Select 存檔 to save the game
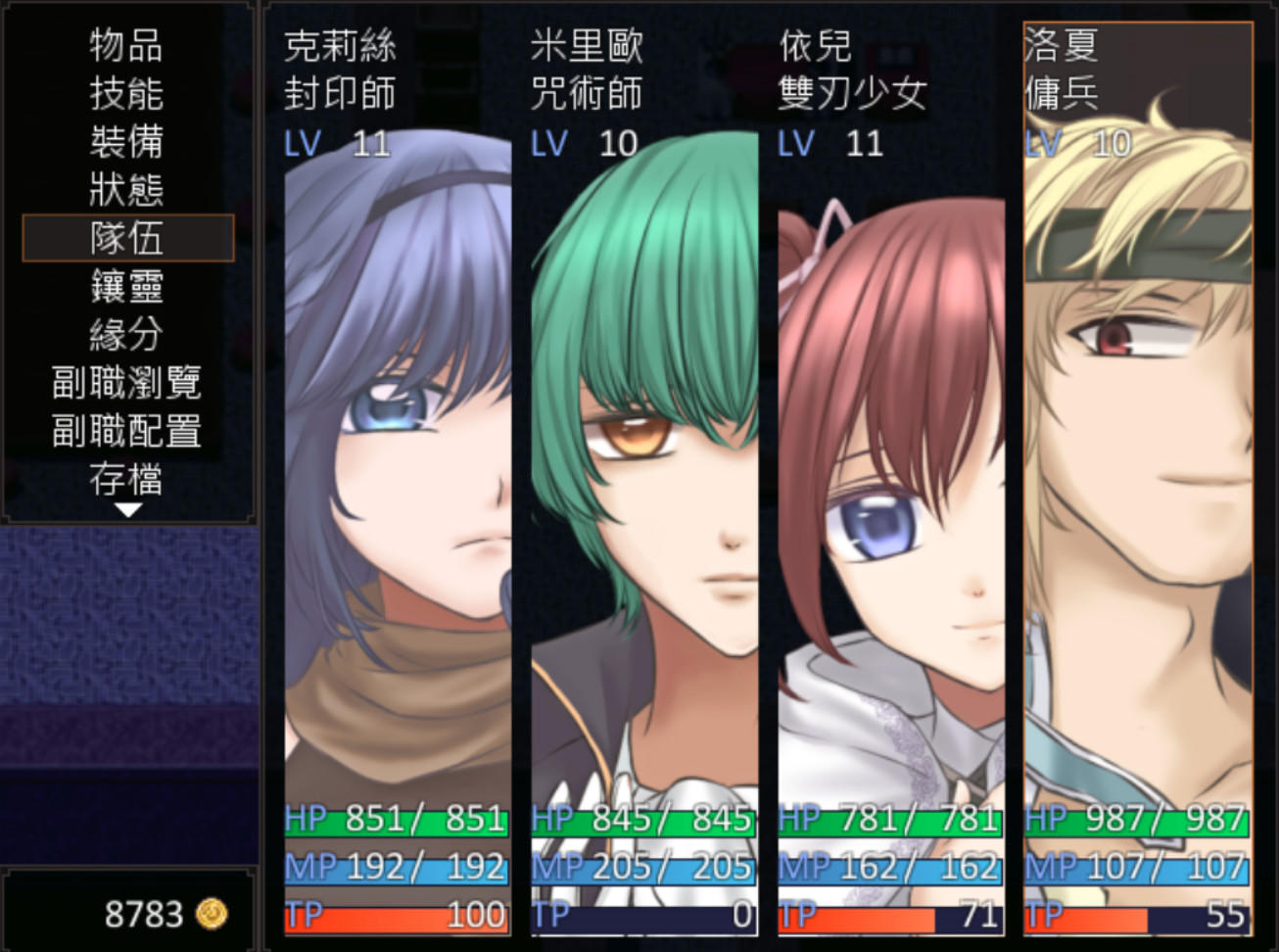This screenshot has height=952, width=1279. [128, 480]
